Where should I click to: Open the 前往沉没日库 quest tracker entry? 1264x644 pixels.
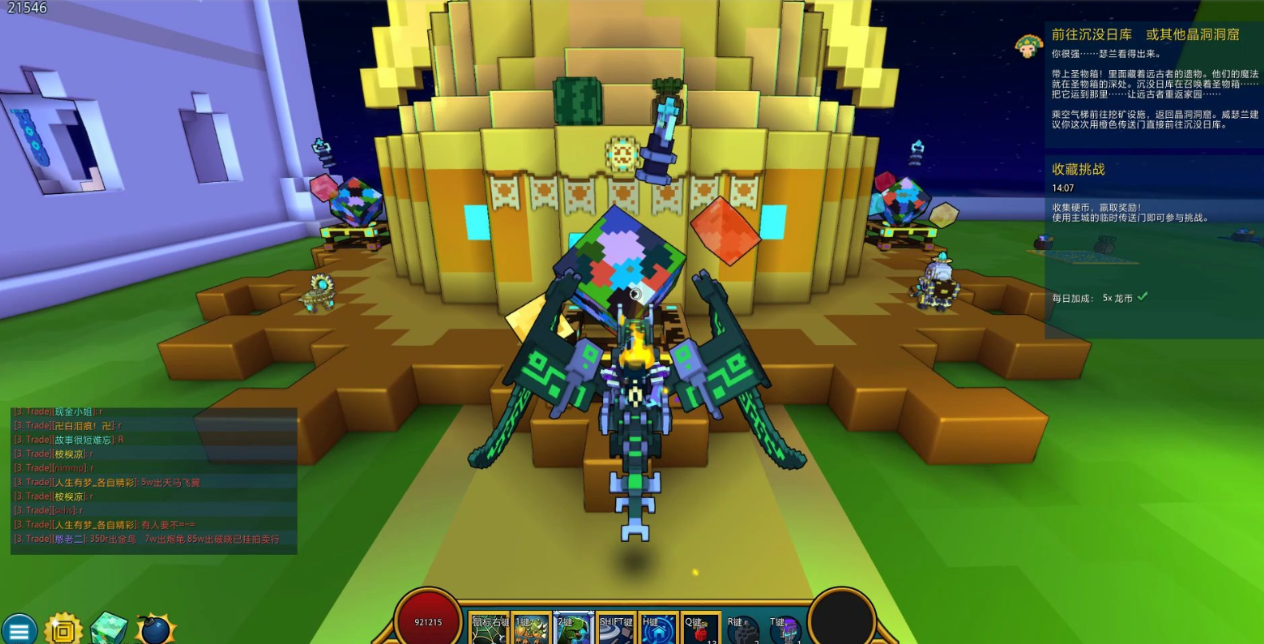click(1145, 35)
